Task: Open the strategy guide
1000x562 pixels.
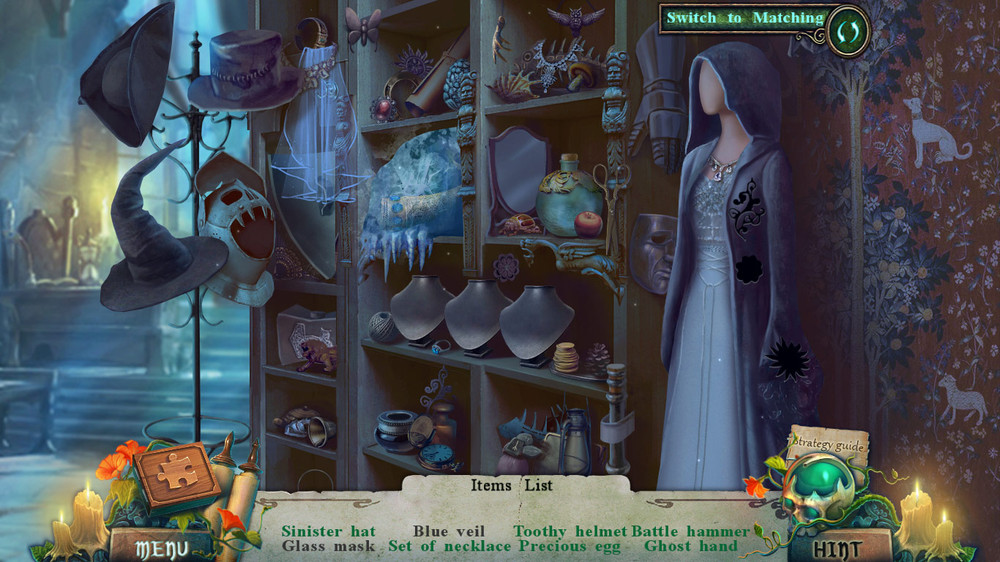Action: click(x=826, y=442)
